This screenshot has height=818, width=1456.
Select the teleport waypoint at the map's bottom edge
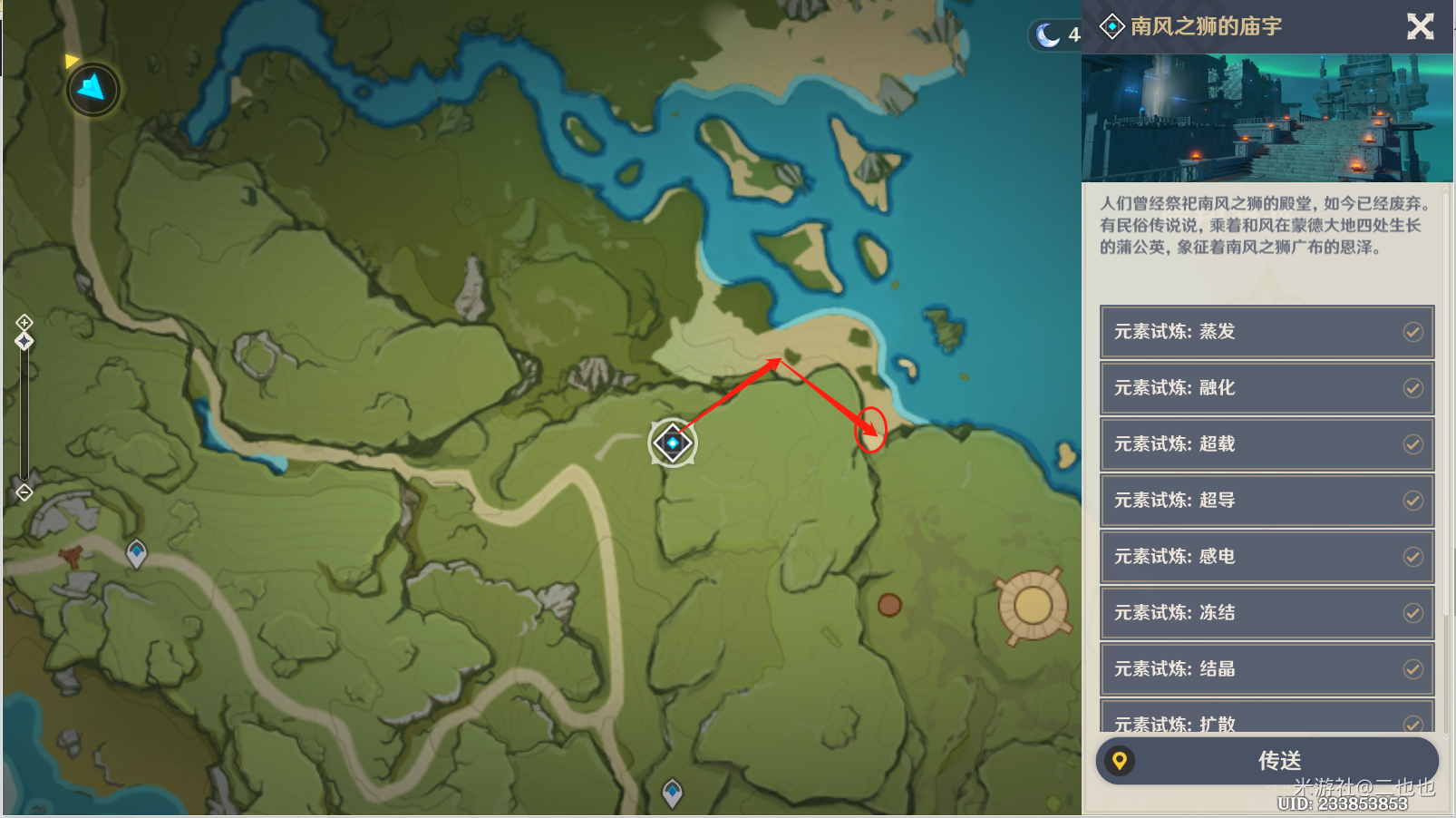click(672, 793)
